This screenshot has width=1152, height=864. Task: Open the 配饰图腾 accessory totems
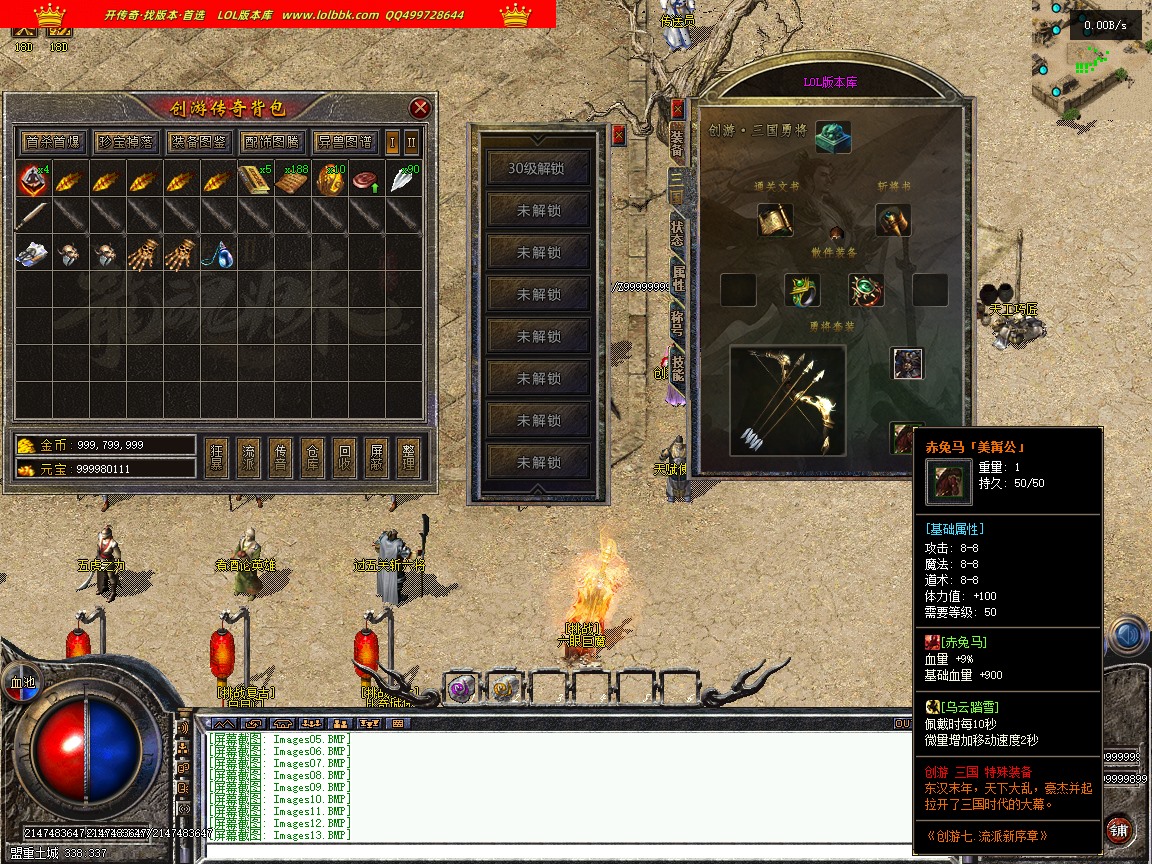pyautogui.click(x=271, y=142)
